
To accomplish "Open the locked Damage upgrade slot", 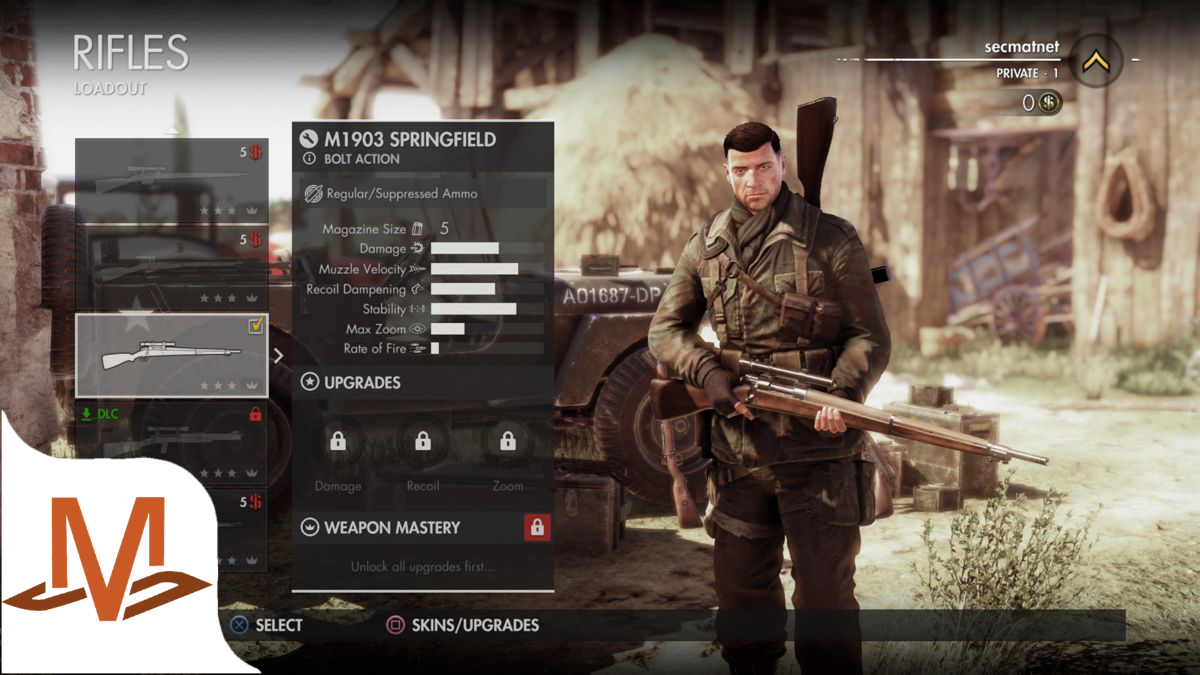I will [x=338, y=441].
